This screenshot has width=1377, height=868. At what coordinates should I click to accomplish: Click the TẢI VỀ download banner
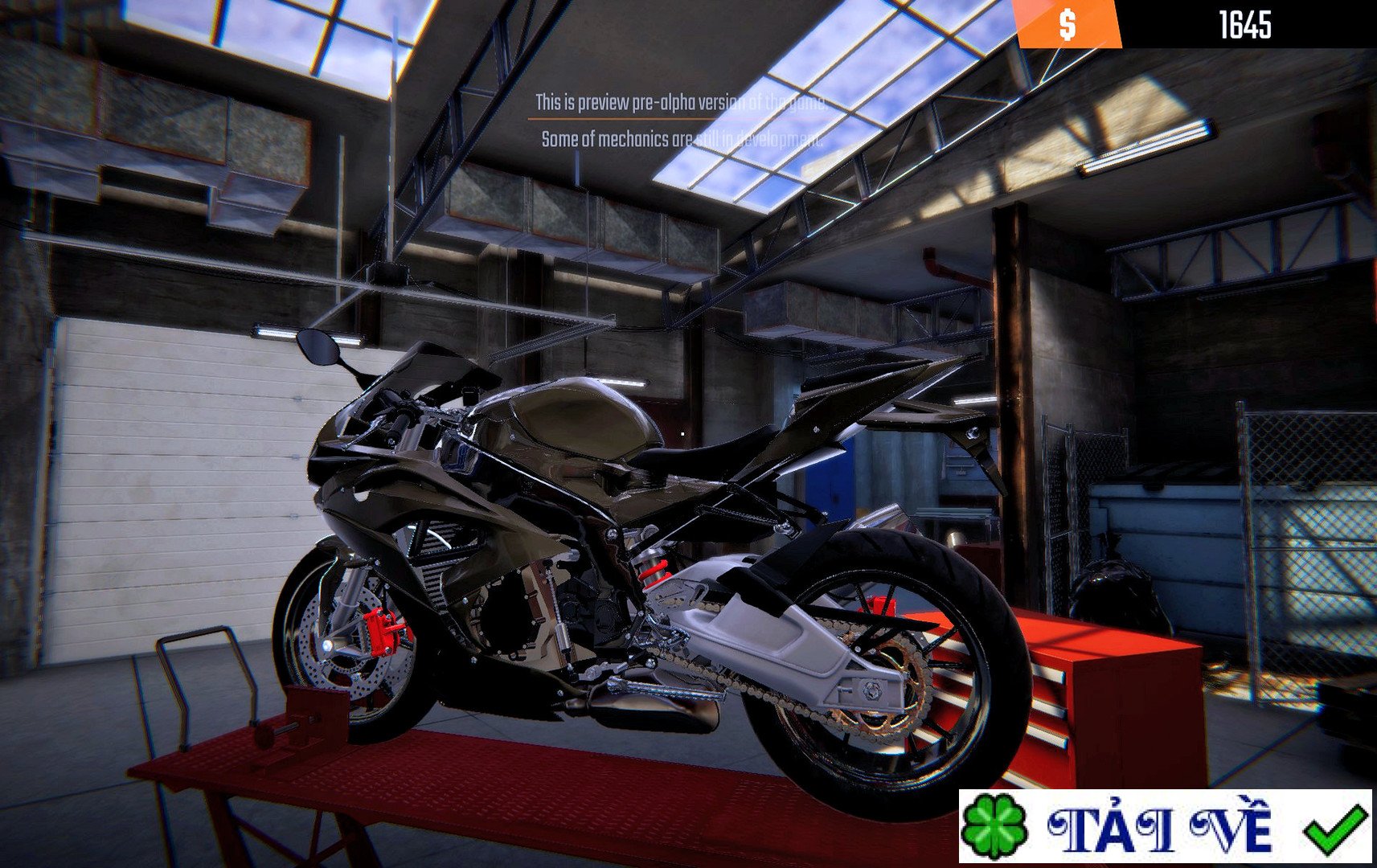point(1164,826)
